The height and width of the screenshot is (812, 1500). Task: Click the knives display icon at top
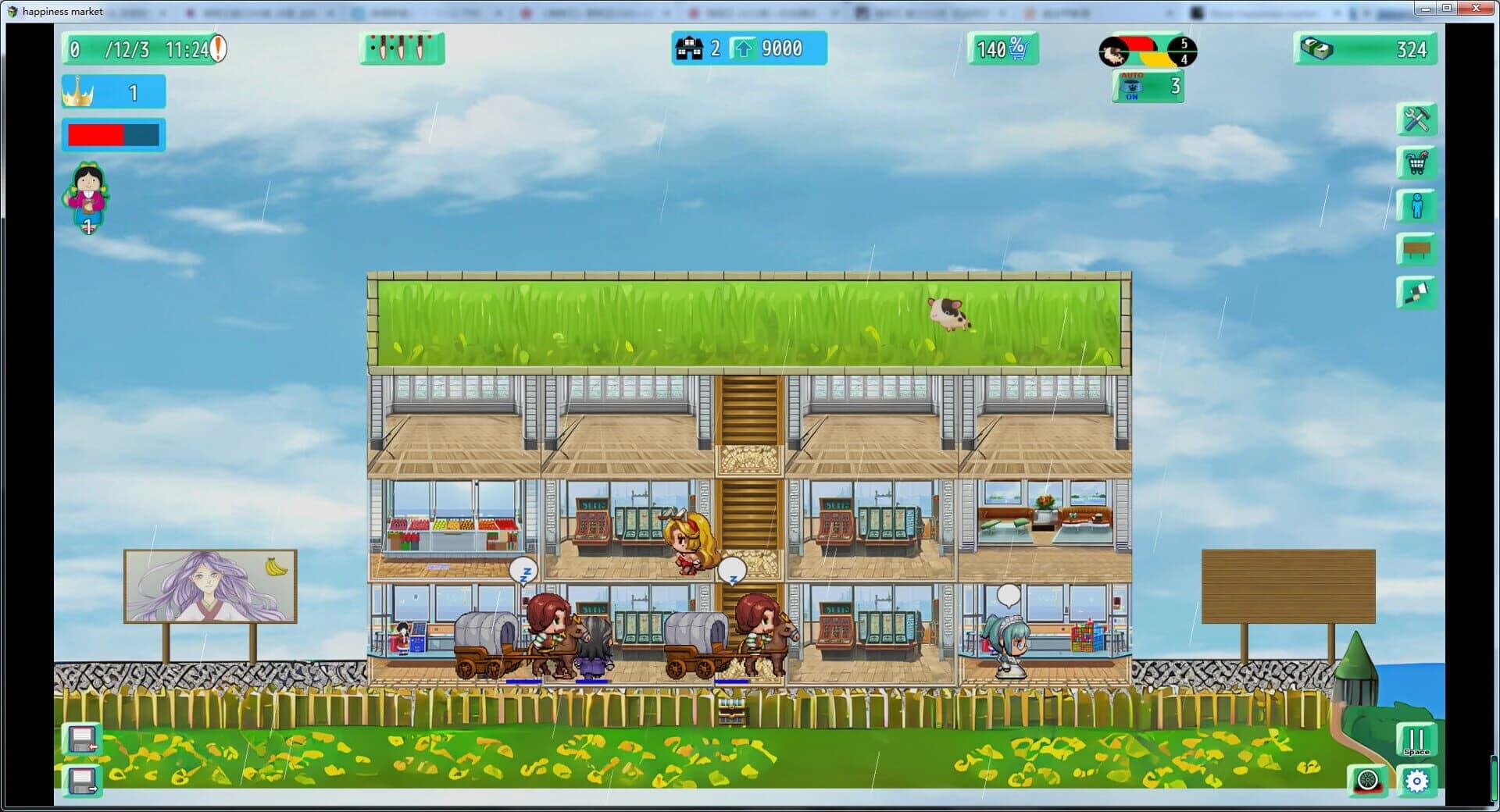pos(401,48)
